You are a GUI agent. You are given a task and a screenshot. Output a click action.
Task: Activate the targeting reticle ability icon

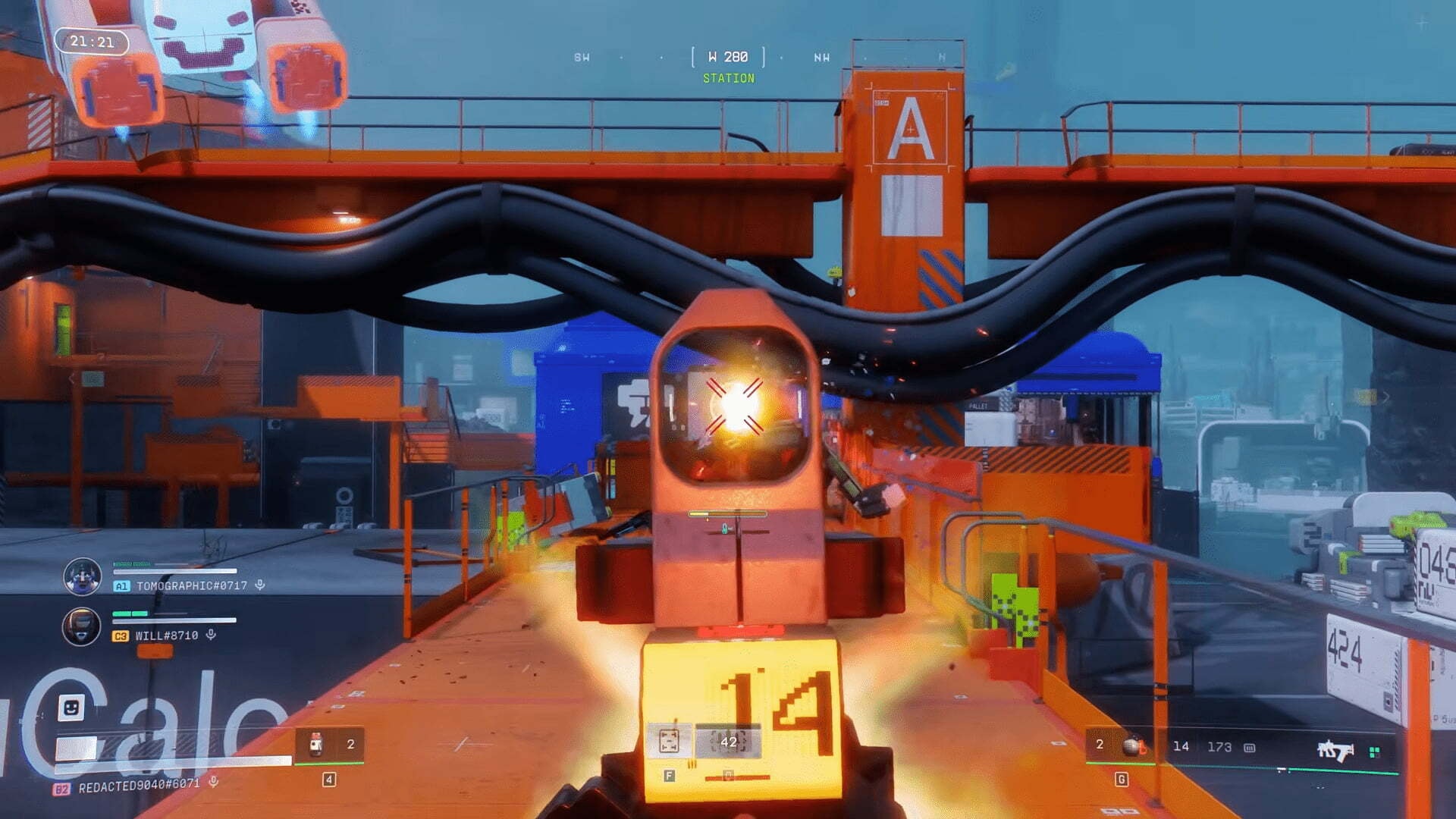pos(669,742)
